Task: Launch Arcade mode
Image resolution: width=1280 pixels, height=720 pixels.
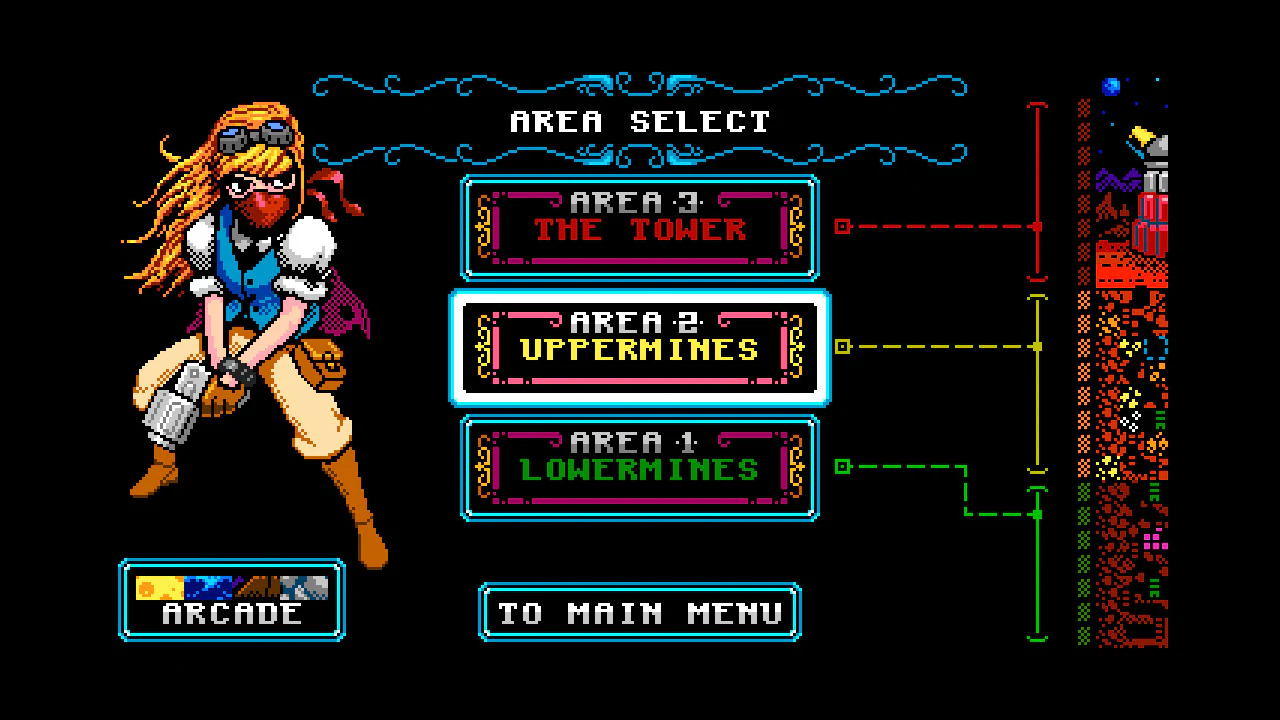Action: (231, 600)
